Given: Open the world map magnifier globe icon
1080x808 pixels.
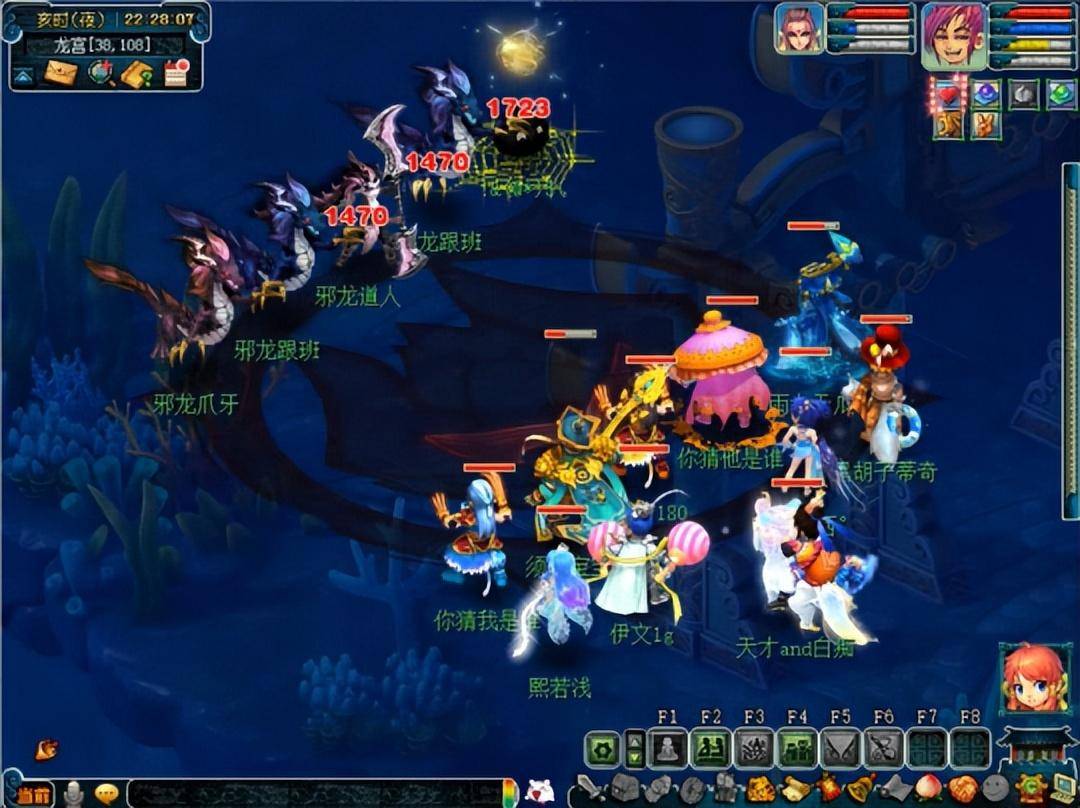Looking at the screenshot, I should pyautogui.click(x=100, y=73).
